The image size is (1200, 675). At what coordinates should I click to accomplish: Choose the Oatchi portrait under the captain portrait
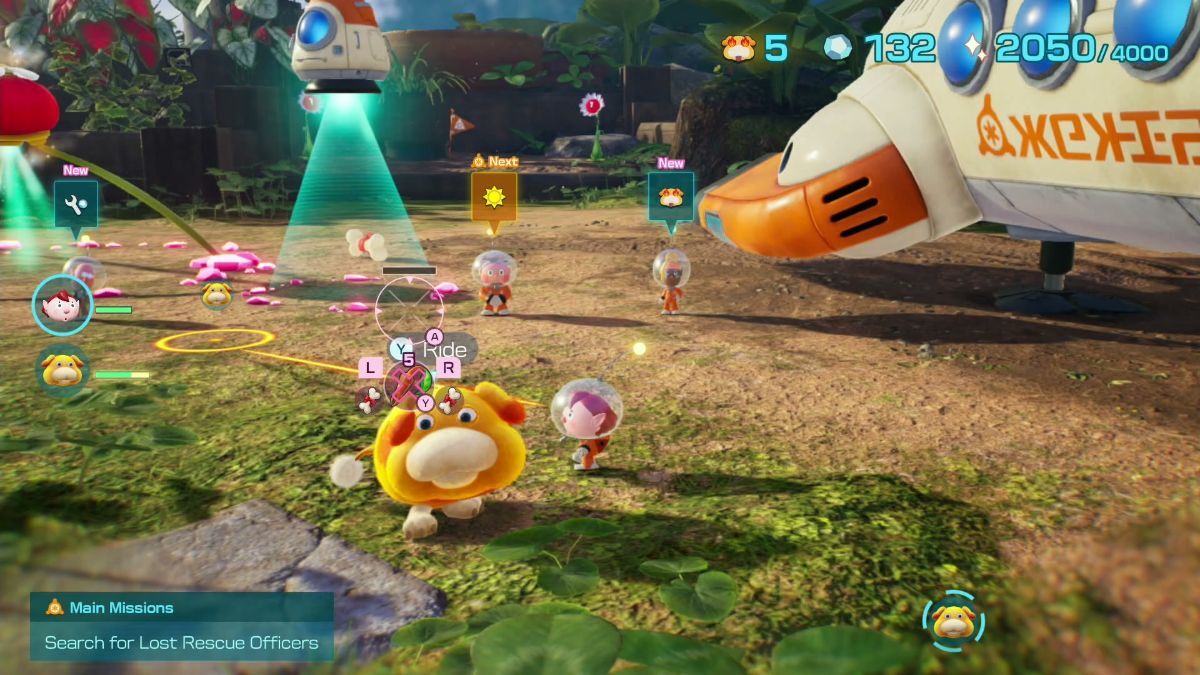[63, 371]
